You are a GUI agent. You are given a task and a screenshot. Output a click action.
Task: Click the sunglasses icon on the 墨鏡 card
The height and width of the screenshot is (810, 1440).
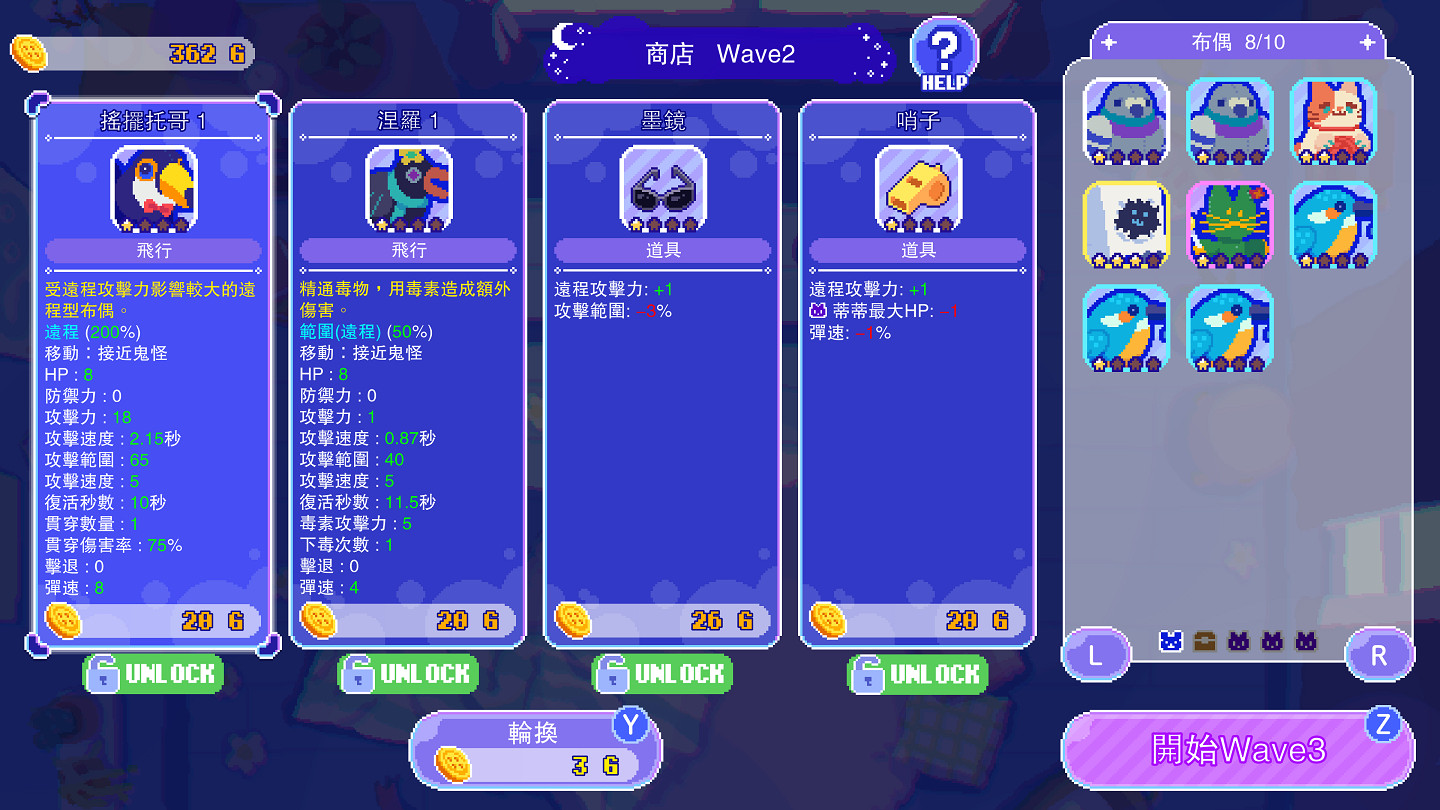tap(663, 190)
